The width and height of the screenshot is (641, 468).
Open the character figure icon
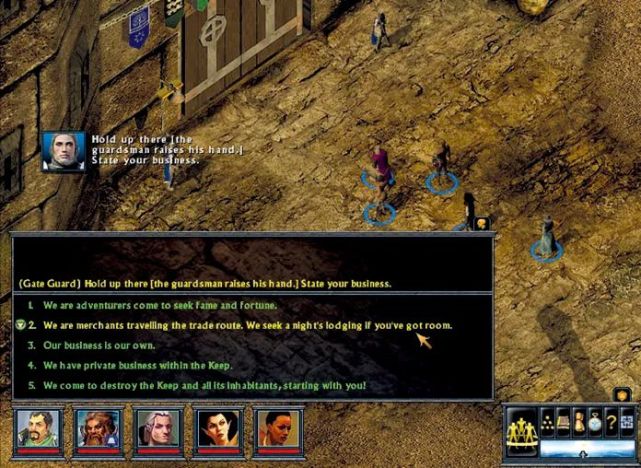pos(578,424)
